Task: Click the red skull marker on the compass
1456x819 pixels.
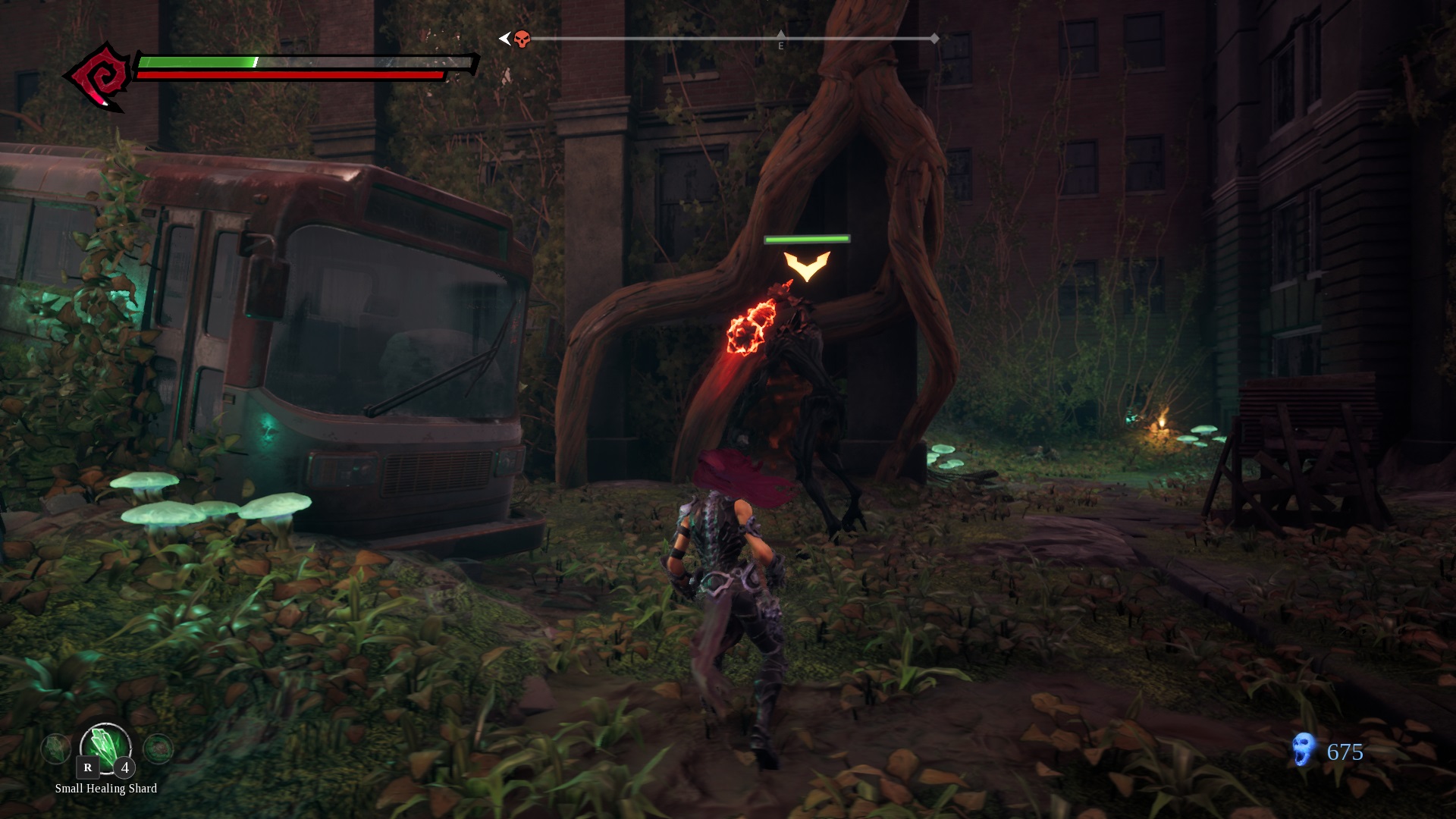Action: pyautogui.click(x=522, y=39)
